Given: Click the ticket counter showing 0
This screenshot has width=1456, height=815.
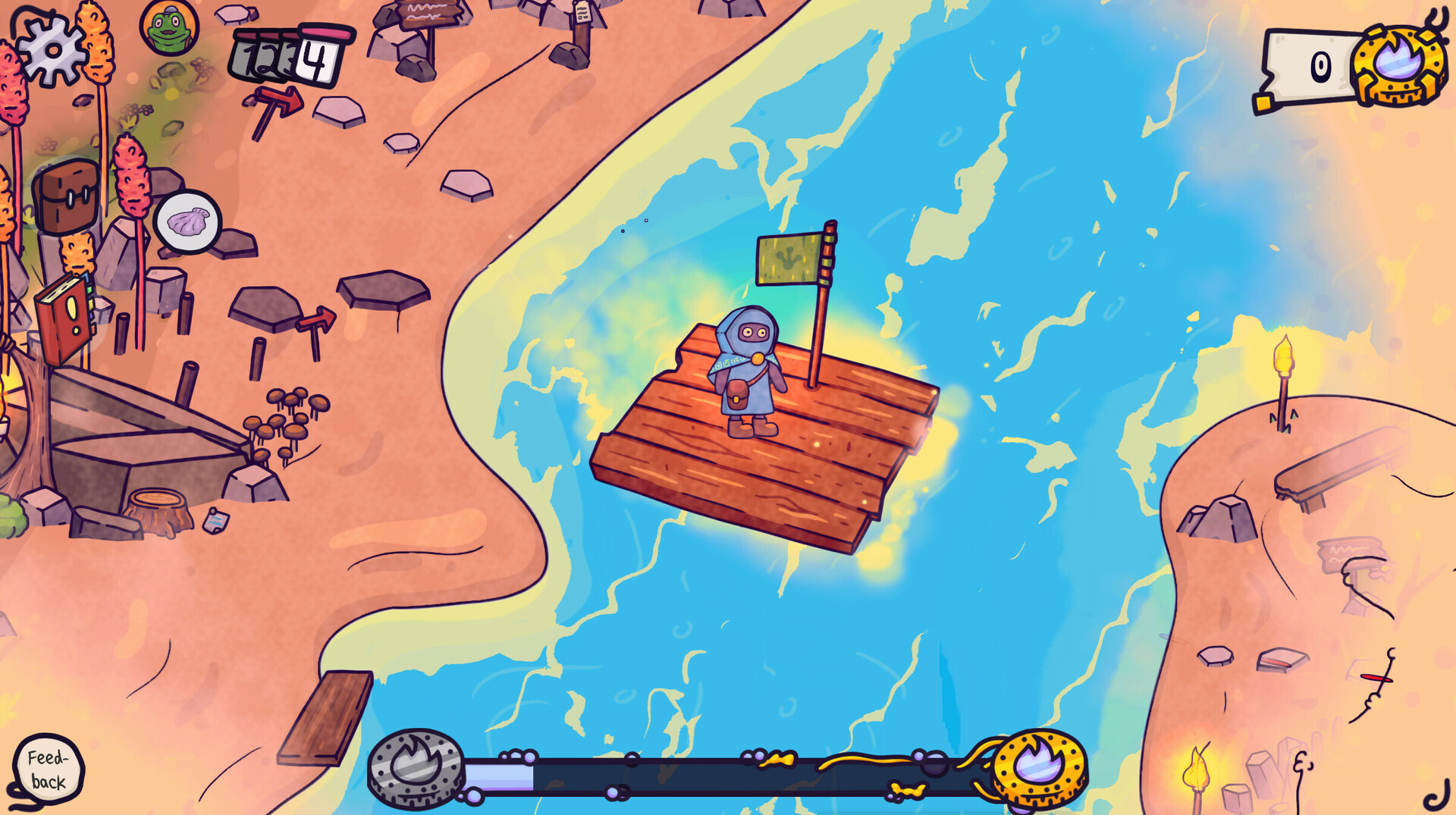Looking at the screenshot, I should pos(1320,64).
